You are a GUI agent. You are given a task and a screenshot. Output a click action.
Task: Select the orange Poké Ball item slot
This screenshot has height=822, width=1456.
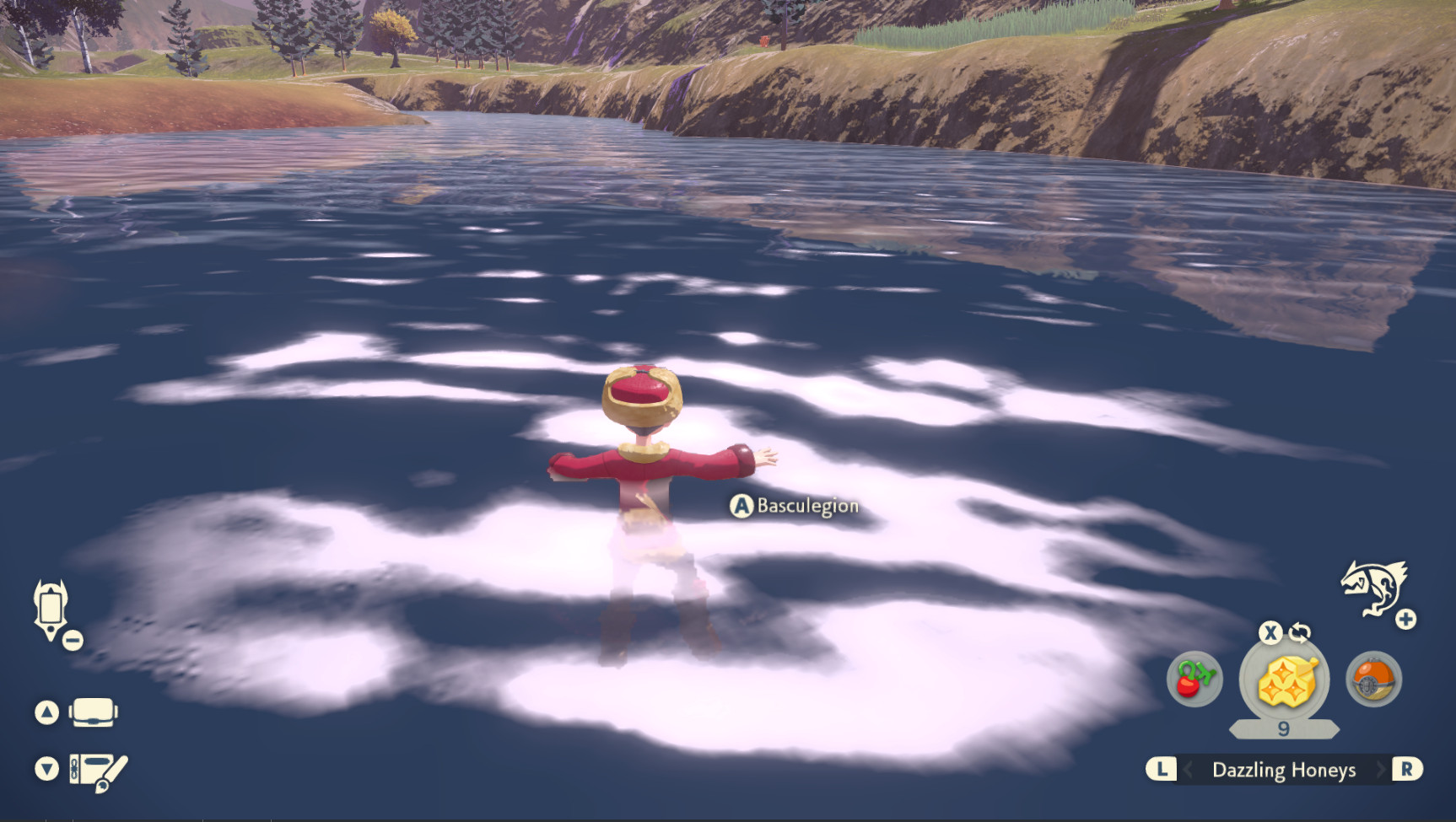coord(1373,680)
